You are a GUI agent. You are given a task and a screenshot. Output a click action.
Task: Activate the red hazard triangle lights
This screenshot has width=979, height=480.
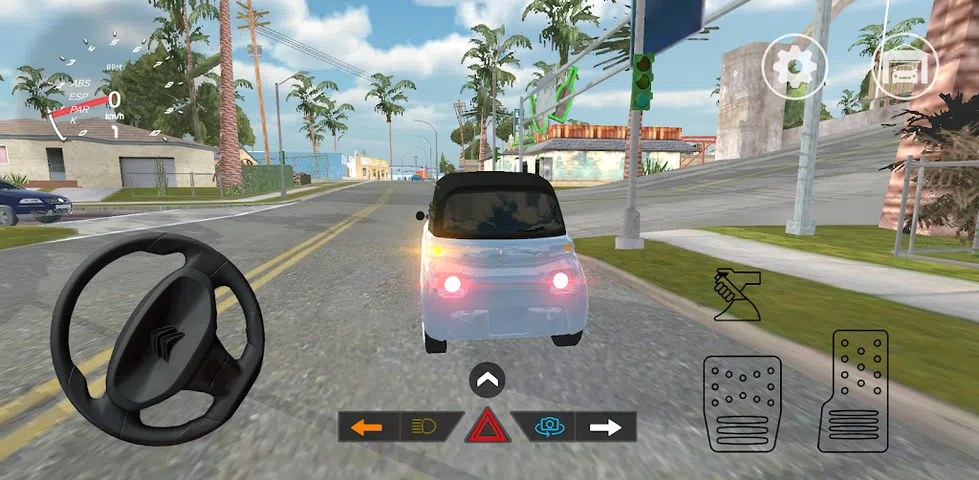[x=487, y=428]
